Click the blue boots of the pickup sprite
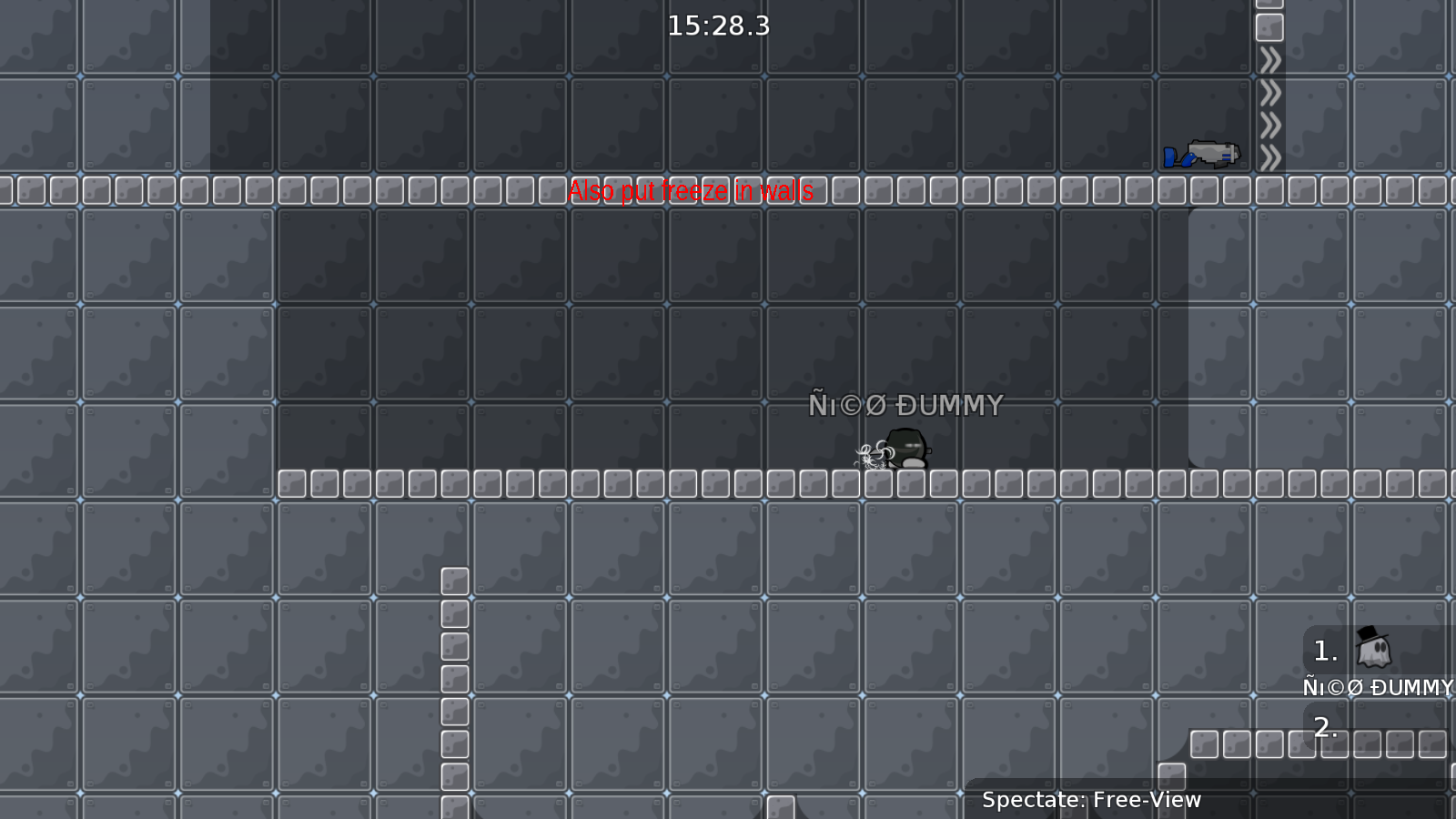The image size is (1456, 819). pos(1170,157)
